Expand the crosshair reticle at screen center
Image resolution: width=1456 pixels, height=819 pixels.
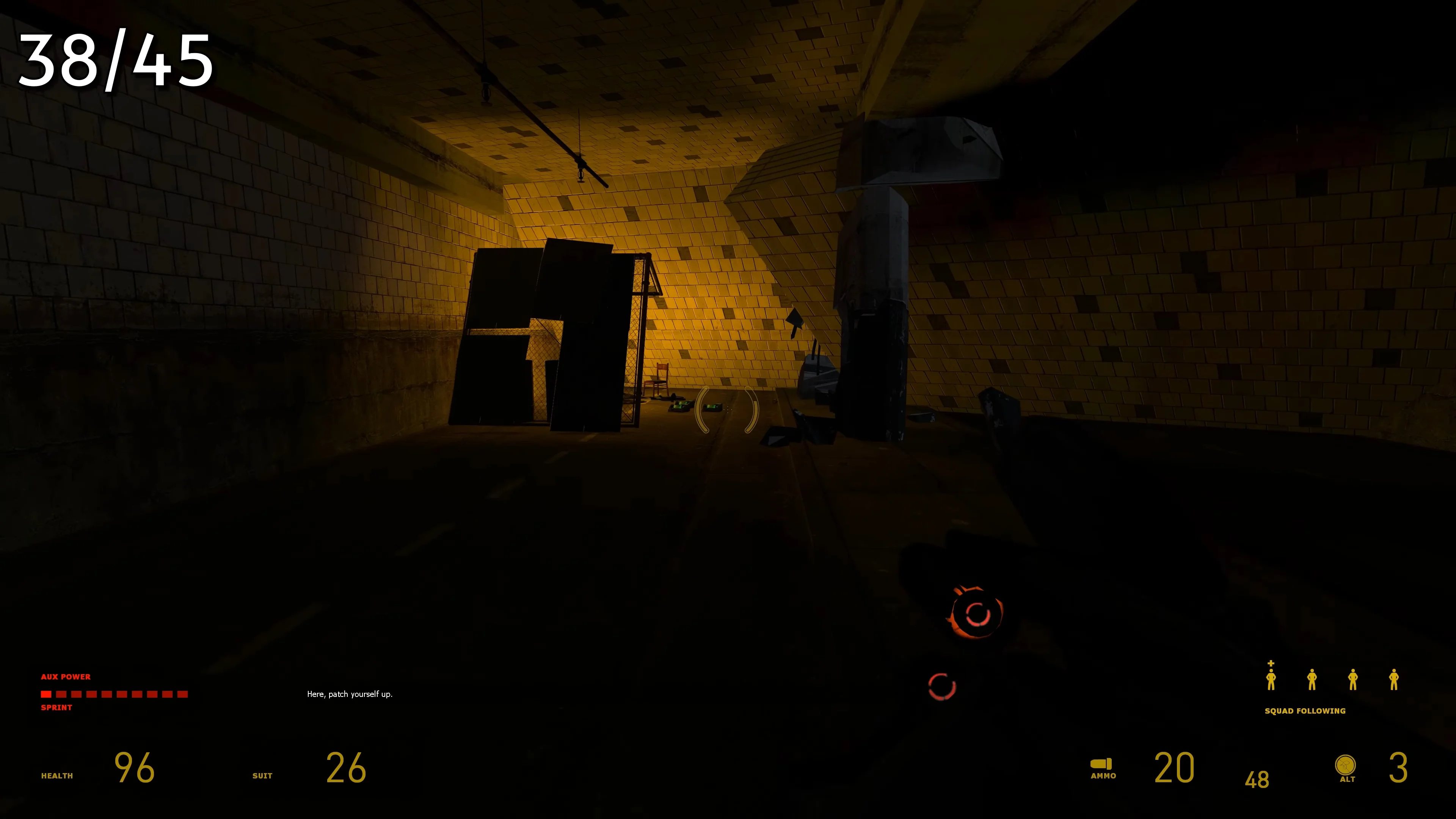(x=728, y=410)
